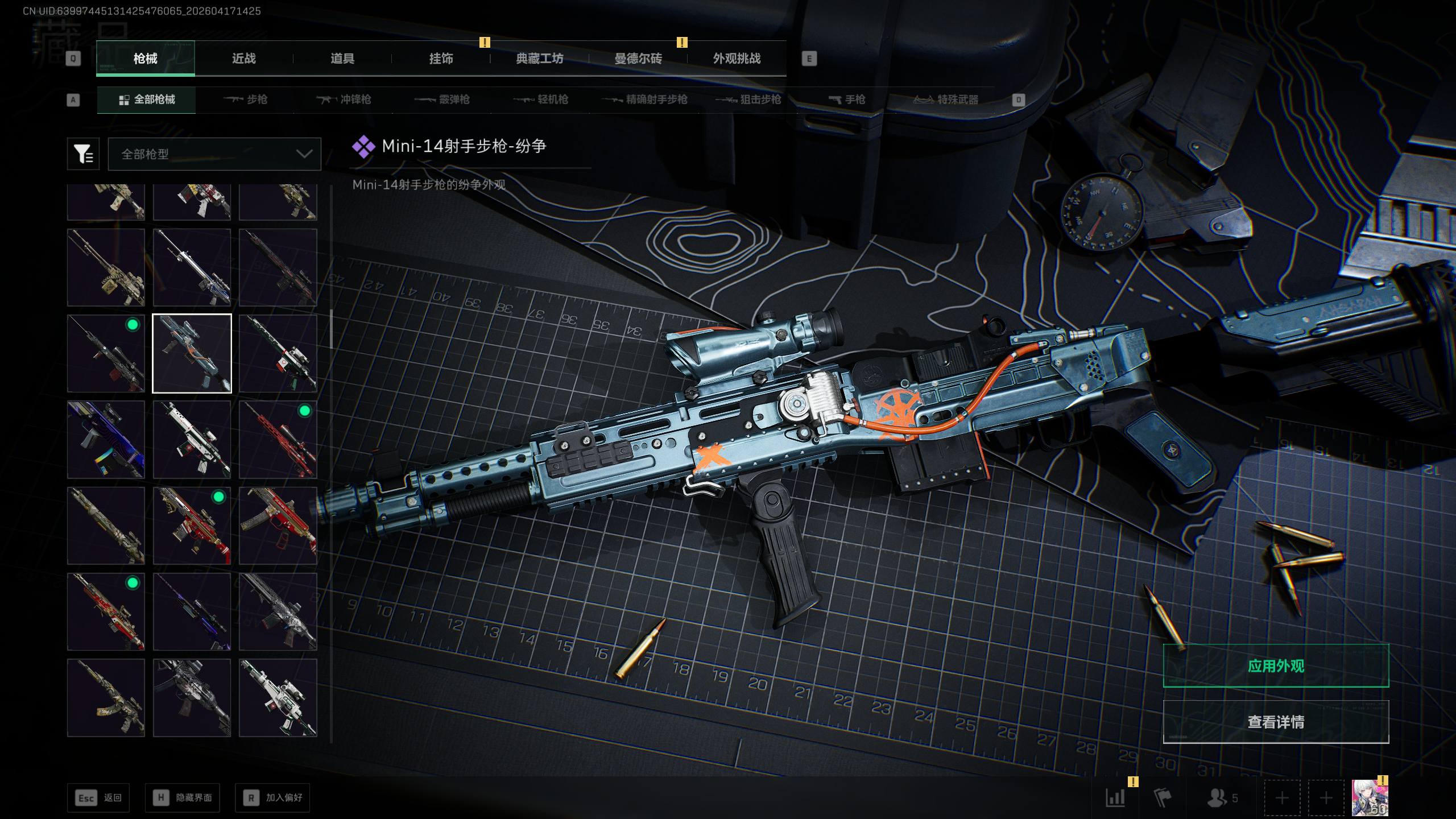Viewport: 1456px width, 819px height.
Task: Select the 精确射手步枪 category
Action: pyautogui.click(x=645, y=100)
